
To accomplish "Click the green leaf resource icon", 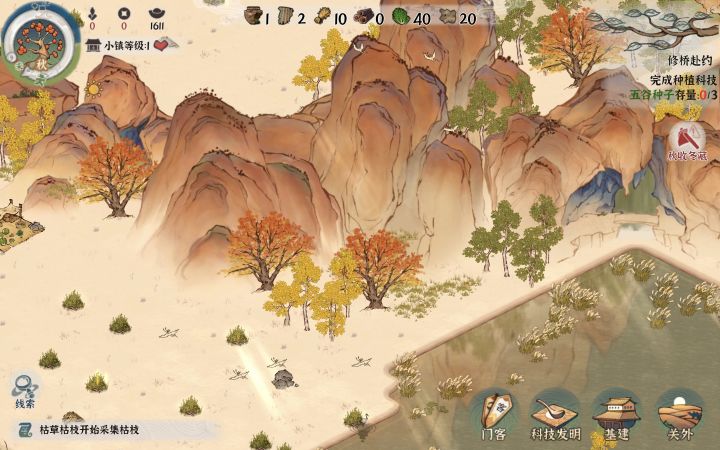I will coord(400,16).
